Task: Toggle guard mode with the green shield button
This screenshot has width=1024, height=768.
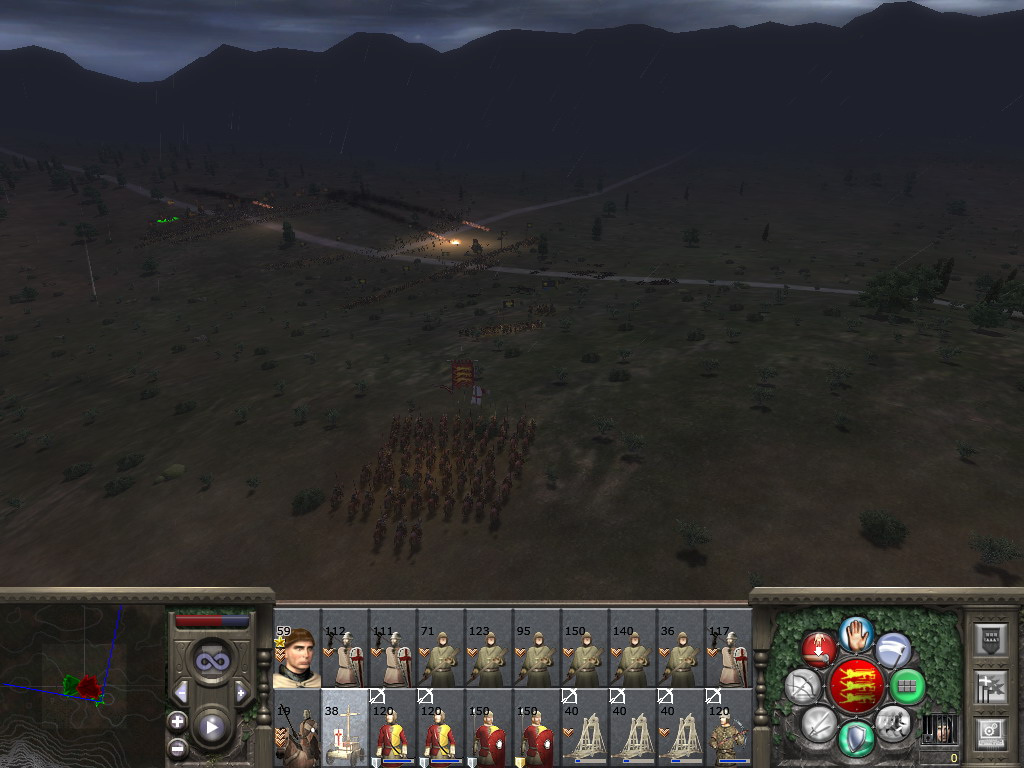Action: click(856, 738)
